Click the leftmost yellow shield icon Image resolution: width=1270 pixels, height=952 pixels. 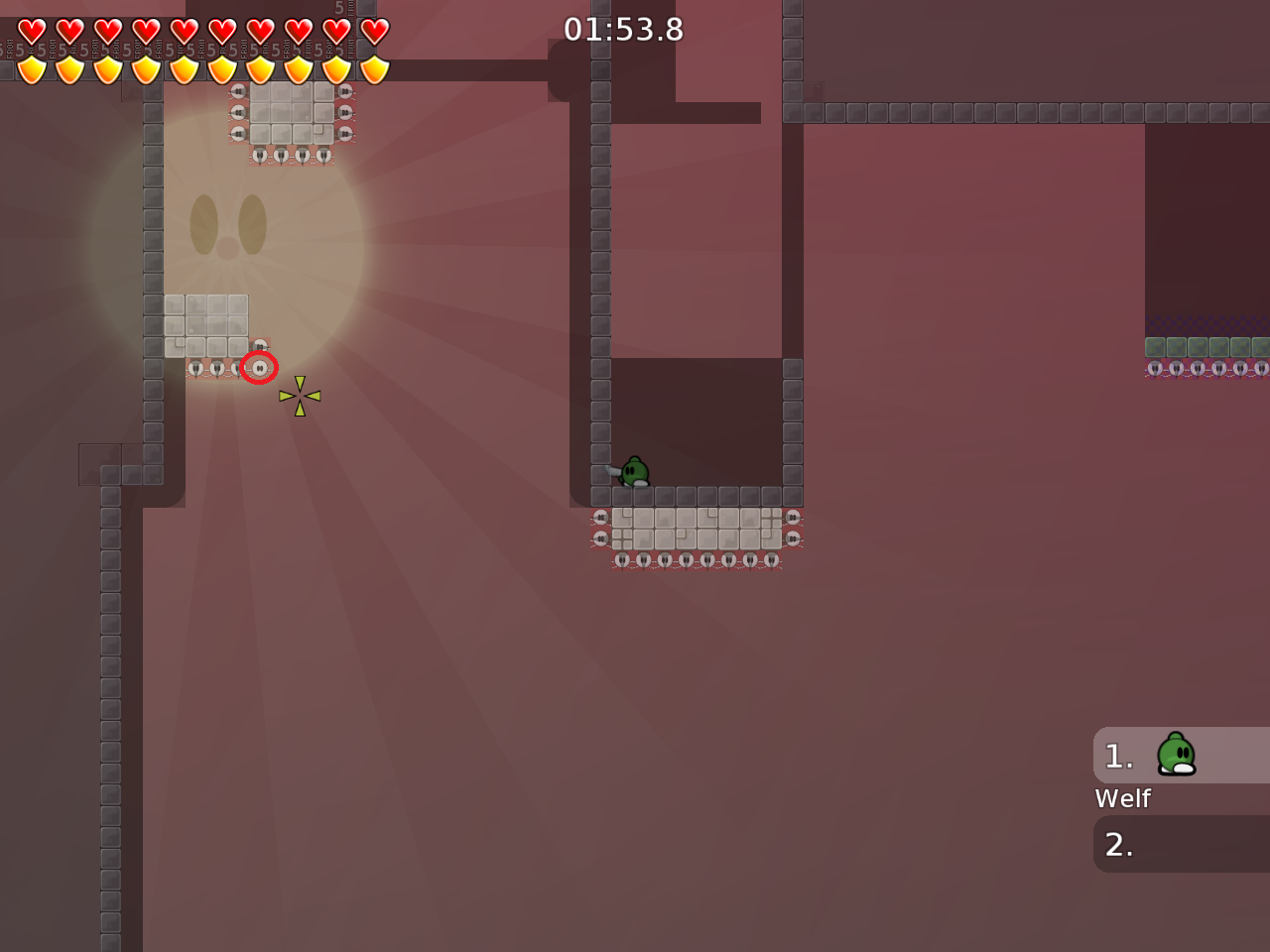(32, 69)
